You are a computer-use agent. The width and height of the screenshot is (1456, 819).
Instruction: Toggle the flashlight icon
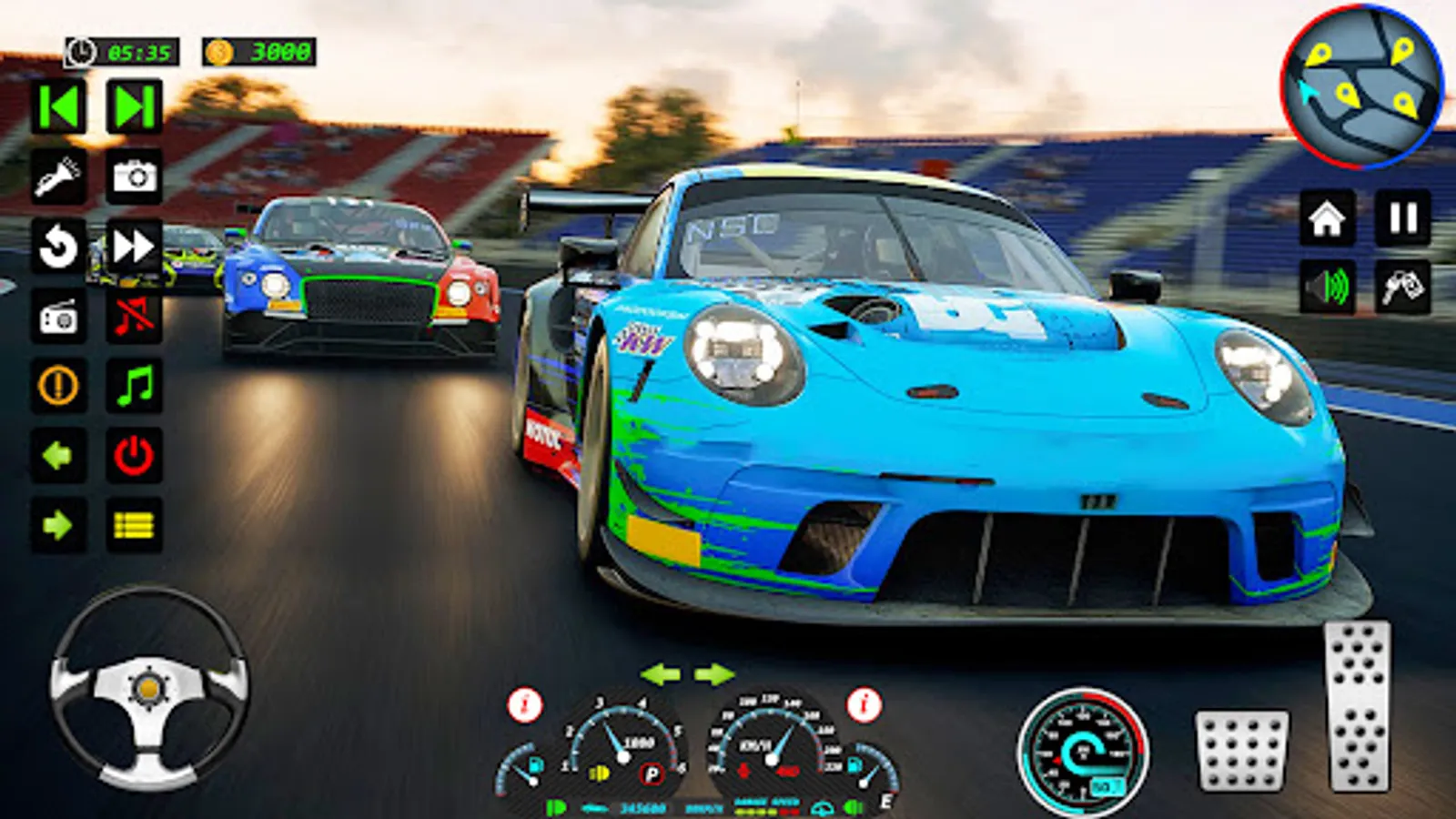tap(59, 177)
